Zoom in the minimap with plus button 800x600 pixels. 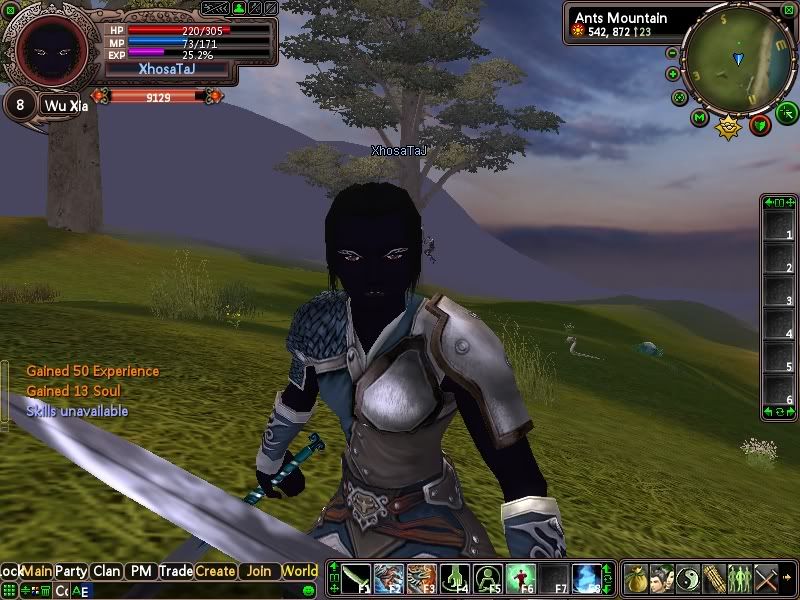coord(672,73)
